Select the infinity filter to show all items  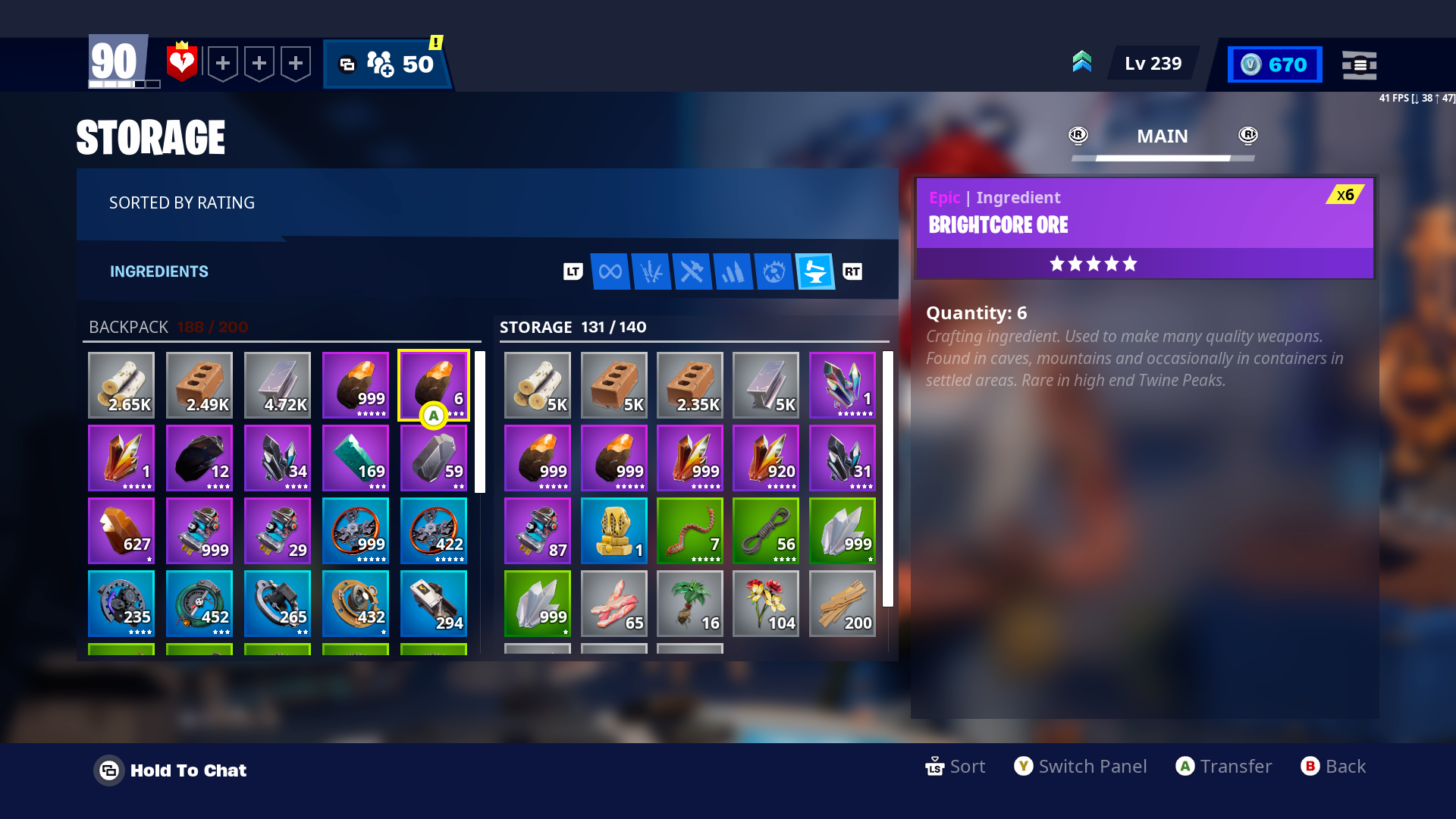tap(610, 271)
